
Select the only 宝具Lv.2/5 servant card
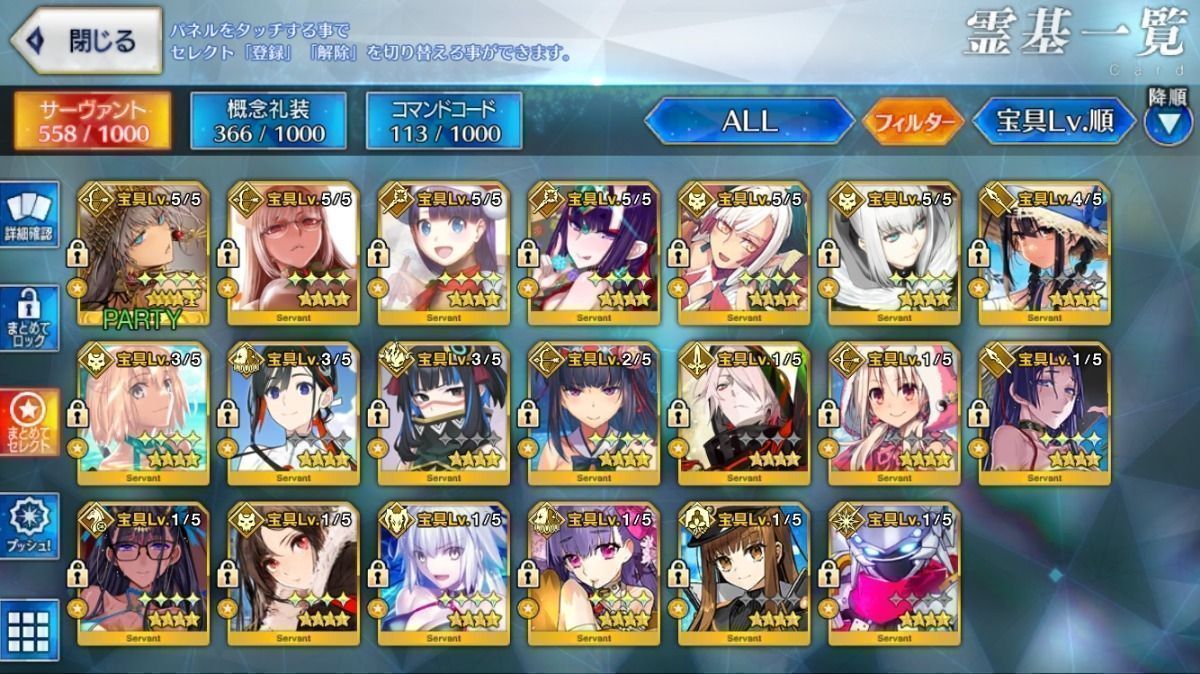click(x=593, y=414)
